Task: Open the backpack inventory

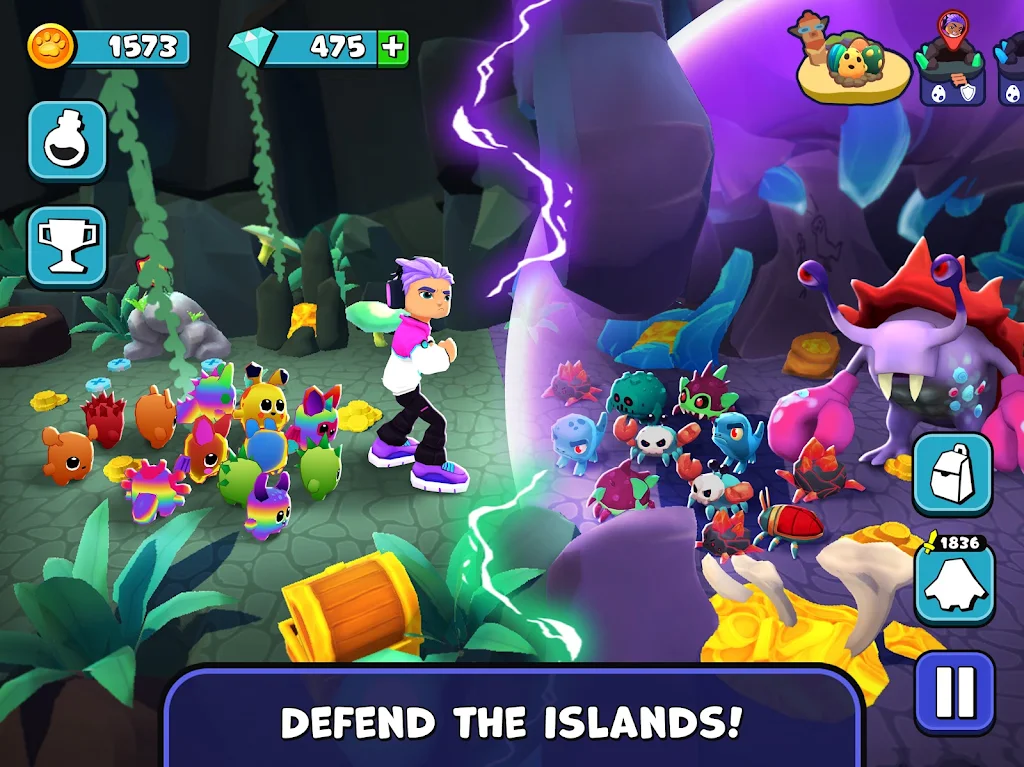Action: (952, 473)
